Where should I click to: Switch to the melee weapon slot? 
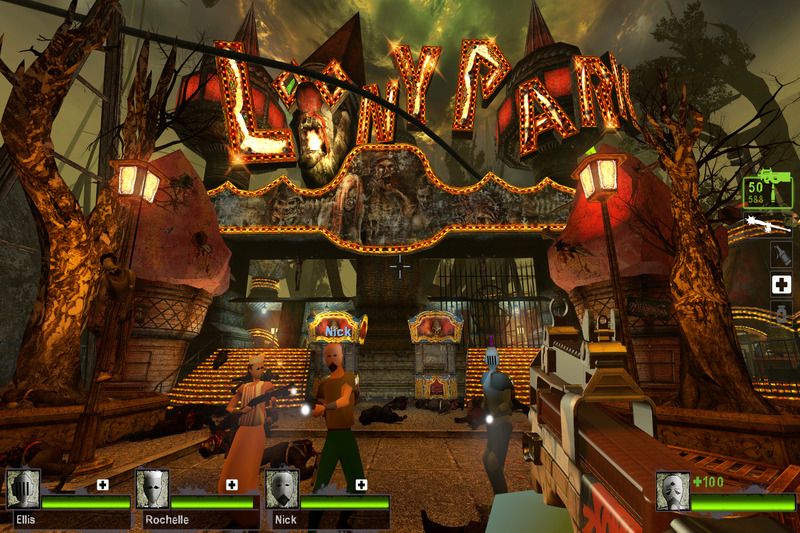(x=771, y=223)
